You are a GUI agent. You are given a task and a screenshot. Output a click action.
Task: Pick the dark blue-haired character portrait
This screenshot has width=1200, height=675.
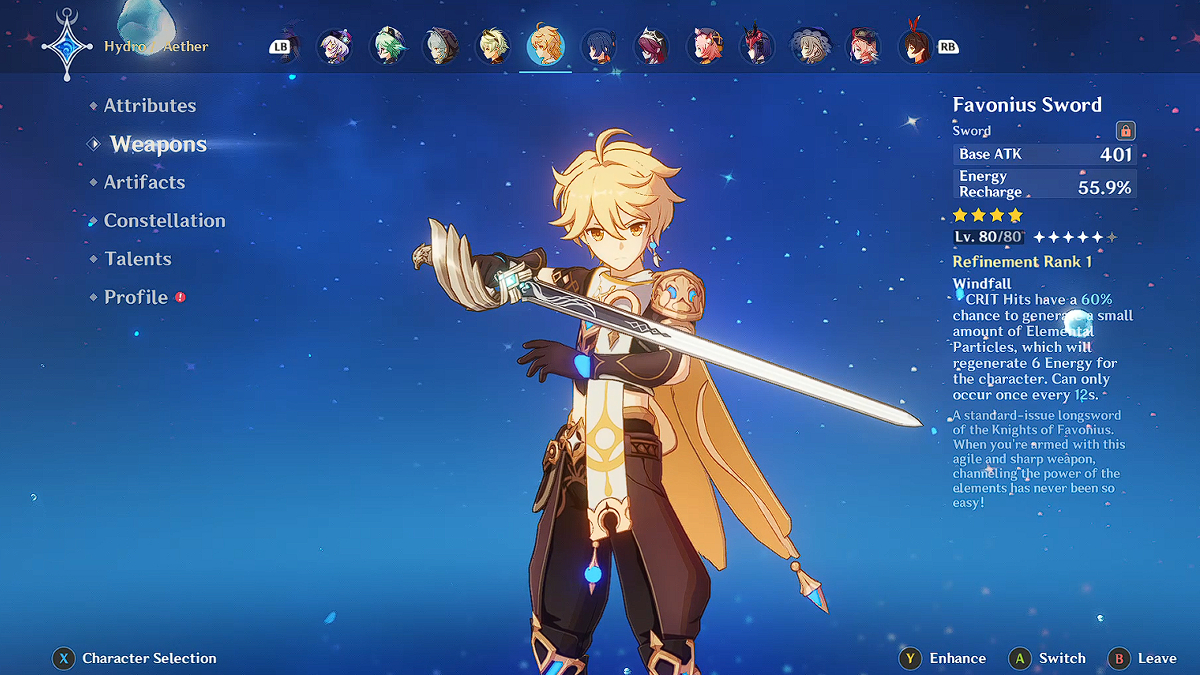(598, 46)
